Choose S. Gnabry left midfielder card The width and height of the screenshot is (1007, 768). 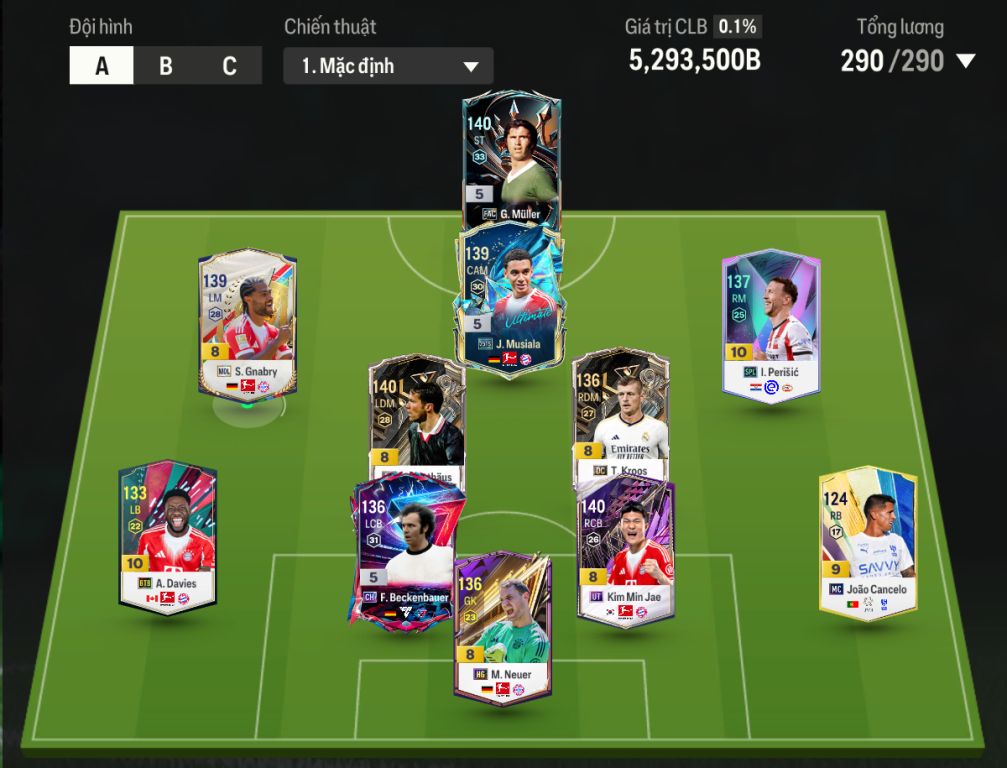pos(247,322)
